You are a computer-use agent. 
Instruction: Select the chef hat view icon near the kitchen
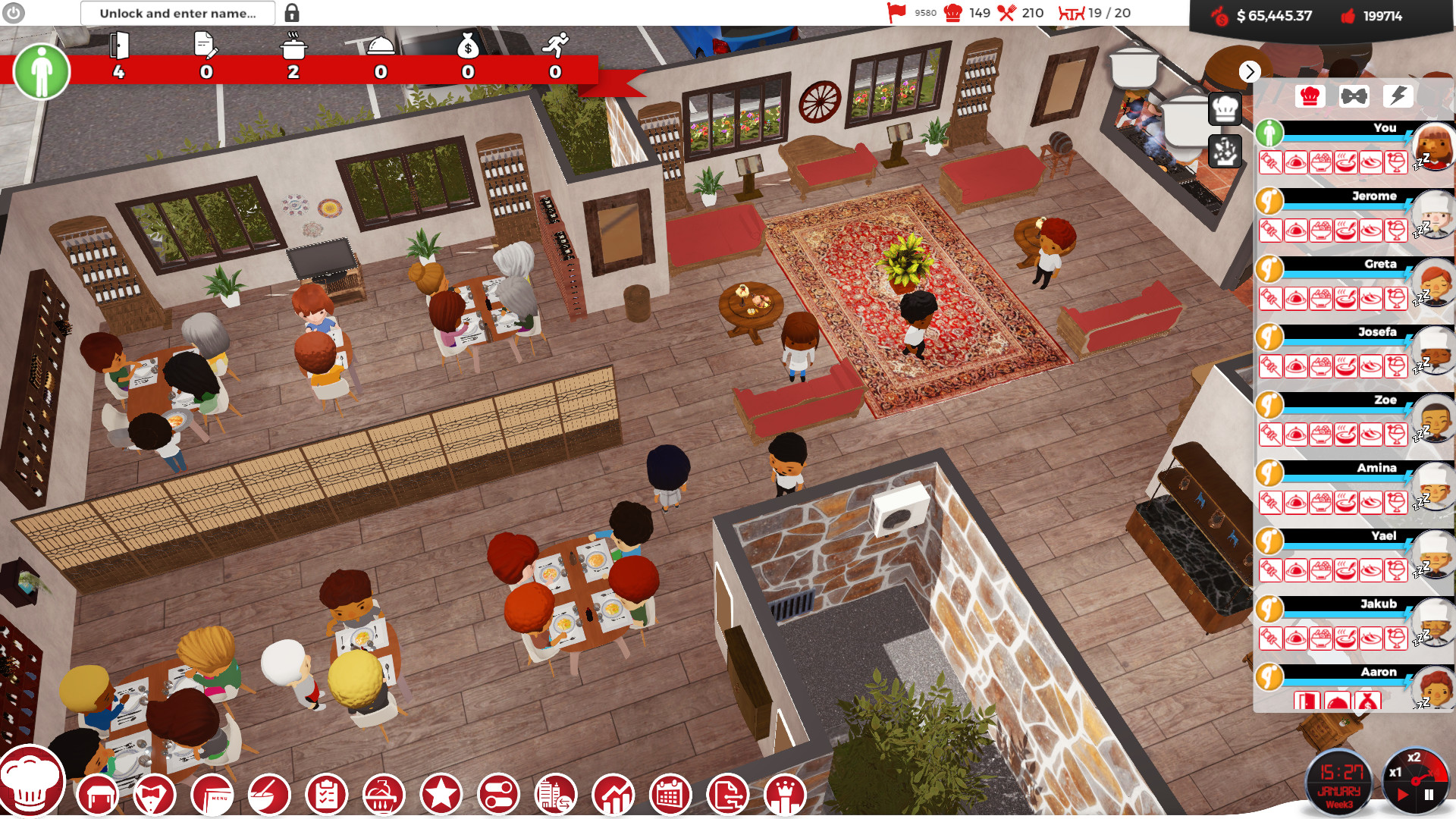1226,109
